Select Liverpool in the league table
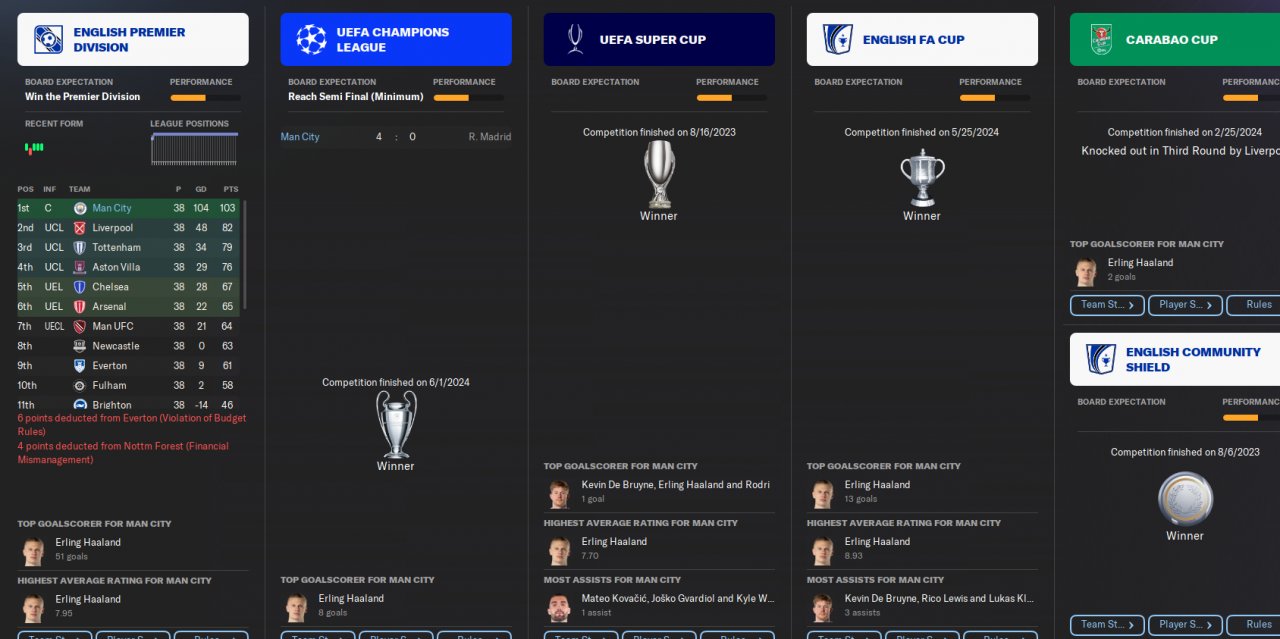 click(113, 228)
